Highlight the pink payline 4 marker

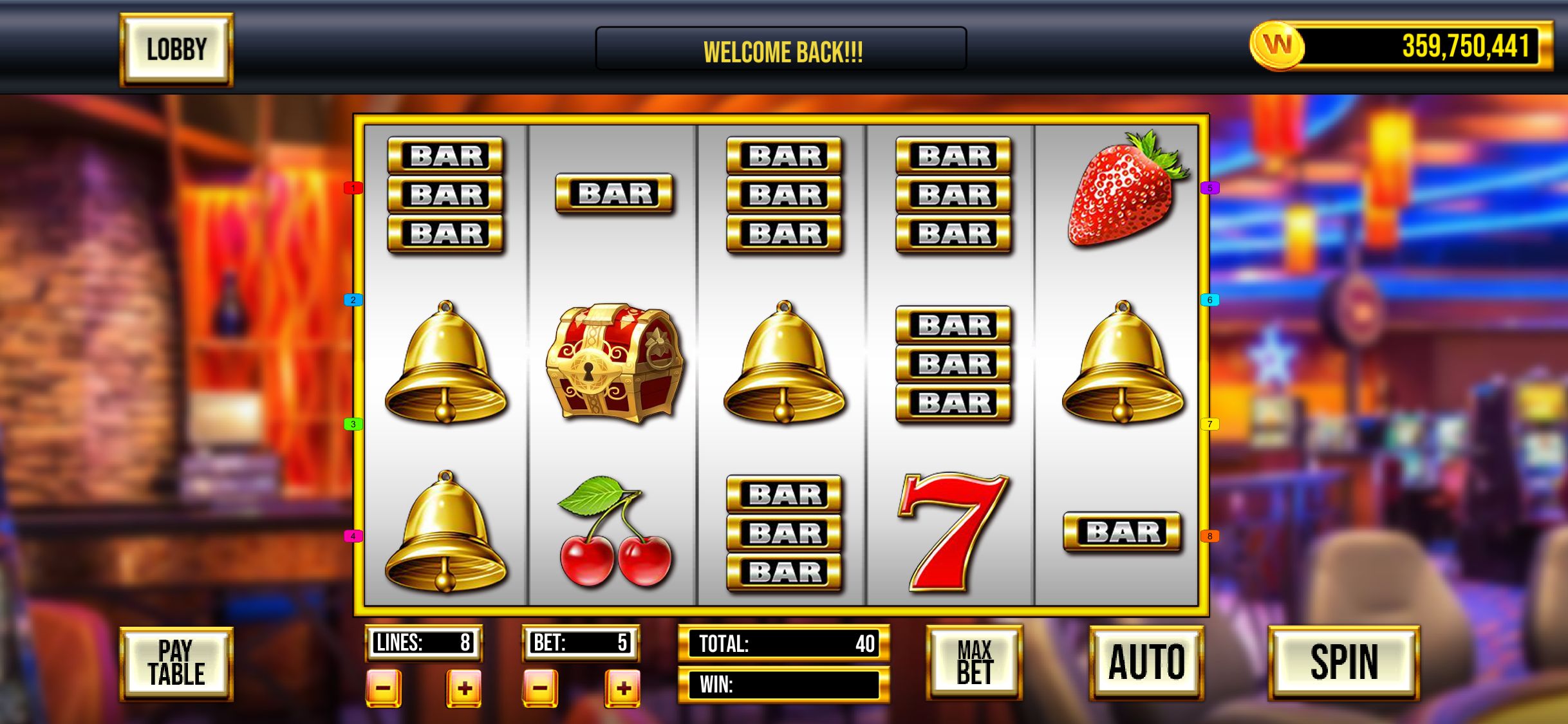pos(353,536)
